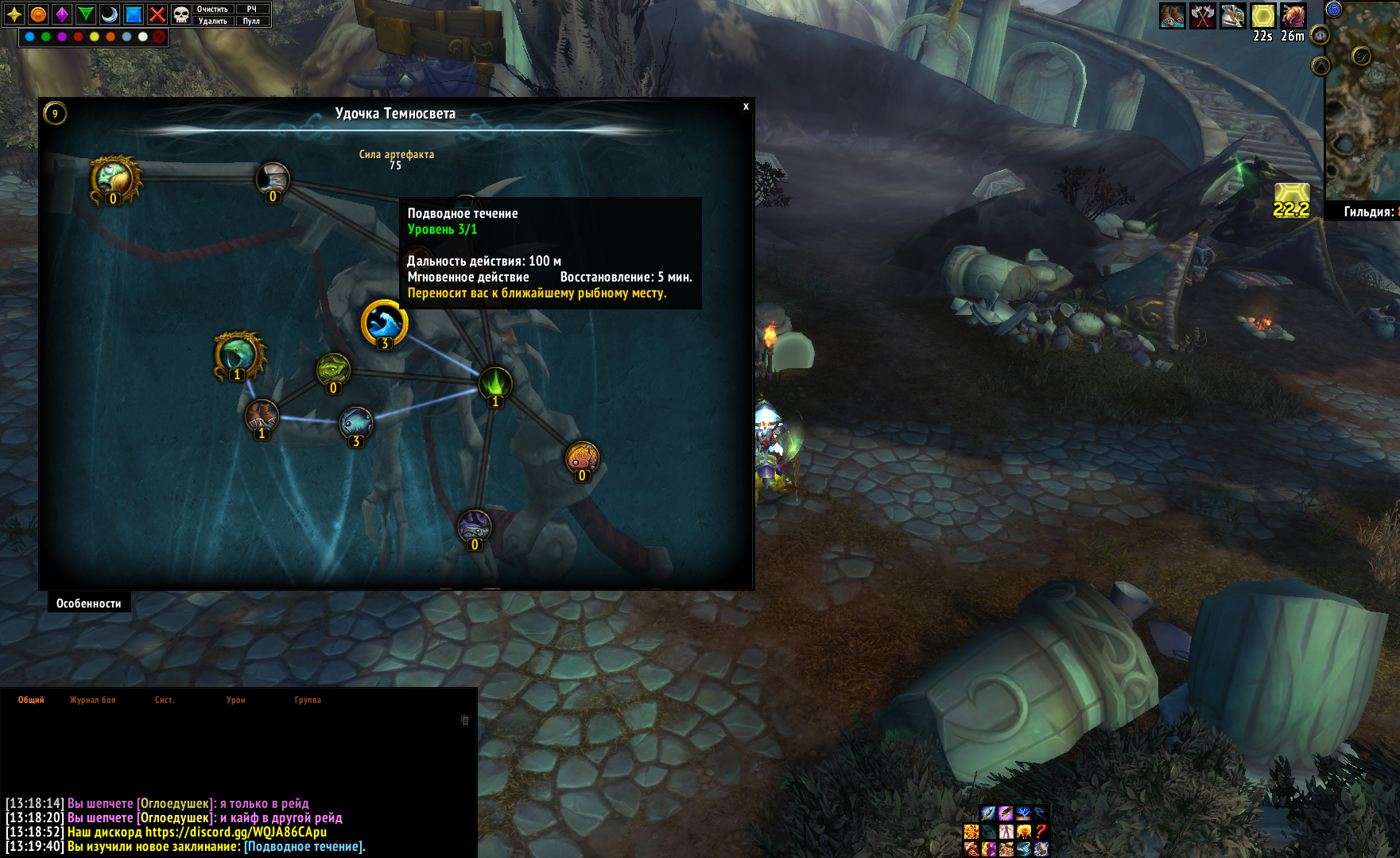Viewport: 1400px width, 858px height.
Task: Select the orange puffer fish trait node
Action: [582, 458]
